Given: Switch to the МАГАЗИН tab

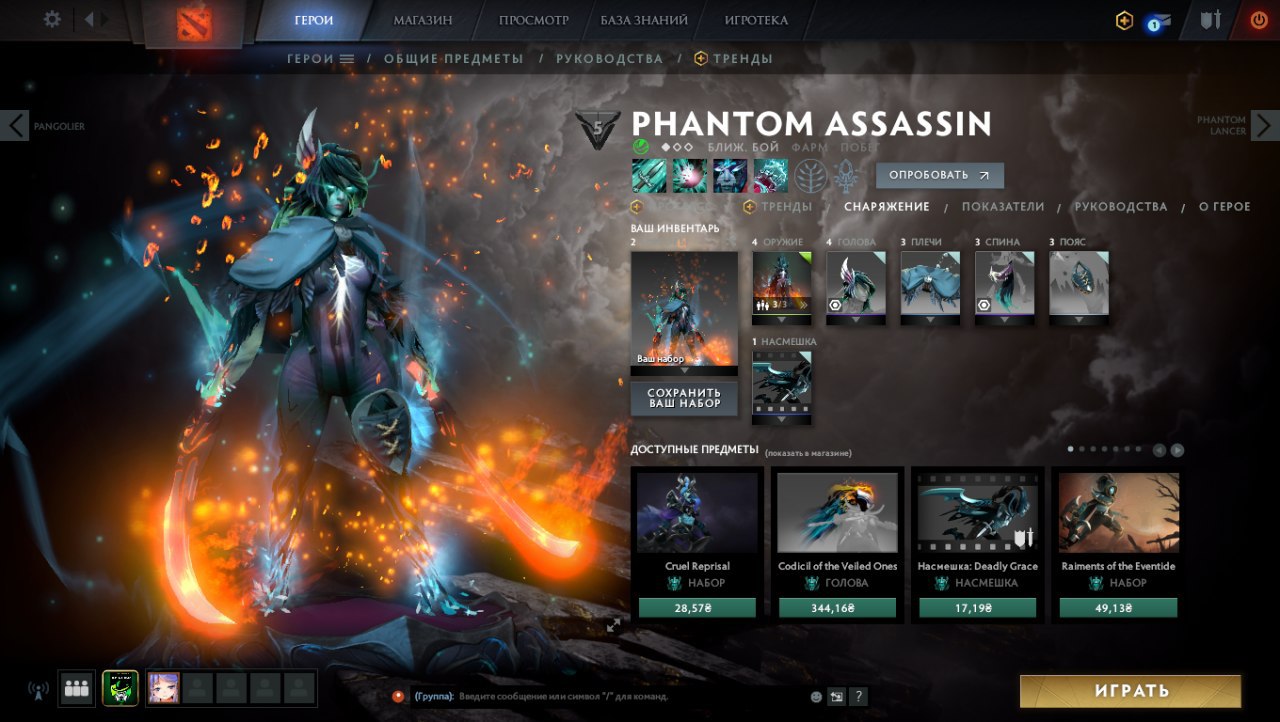Looking at the screenshot, I should 422,20.
